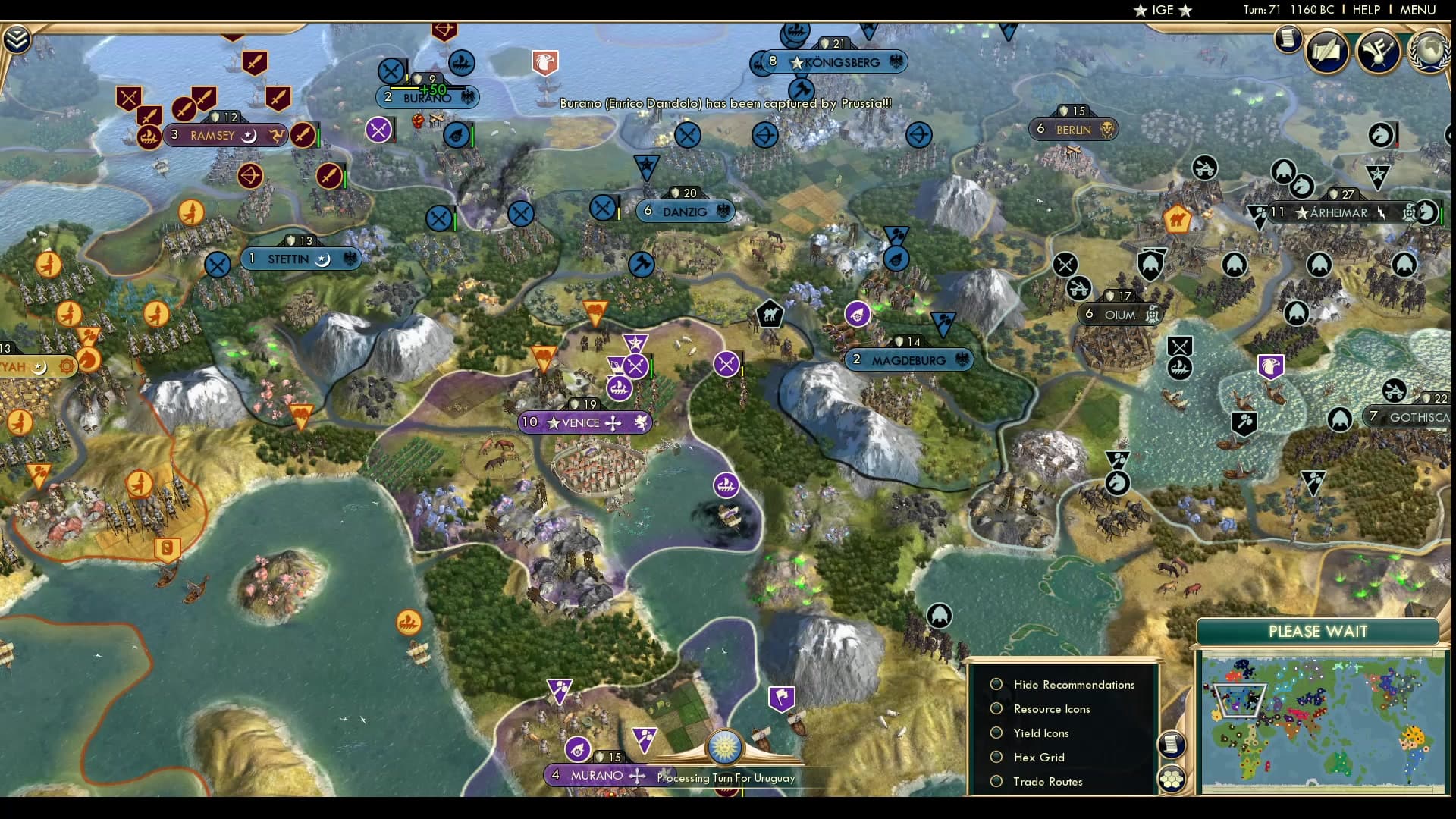Screen dimensions: 1456x819
Task: Jump to a location on the minimap
Action: pos(1323,726)
